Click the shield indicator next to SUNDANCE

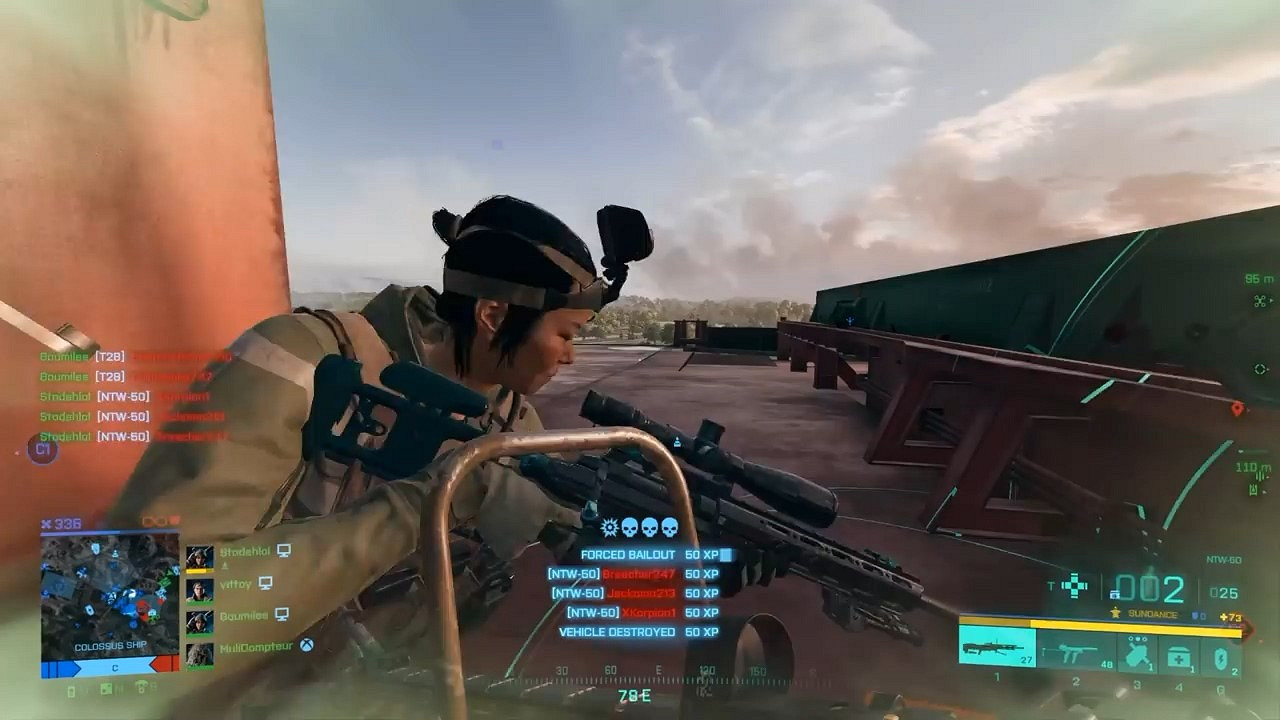point(1197,613)
